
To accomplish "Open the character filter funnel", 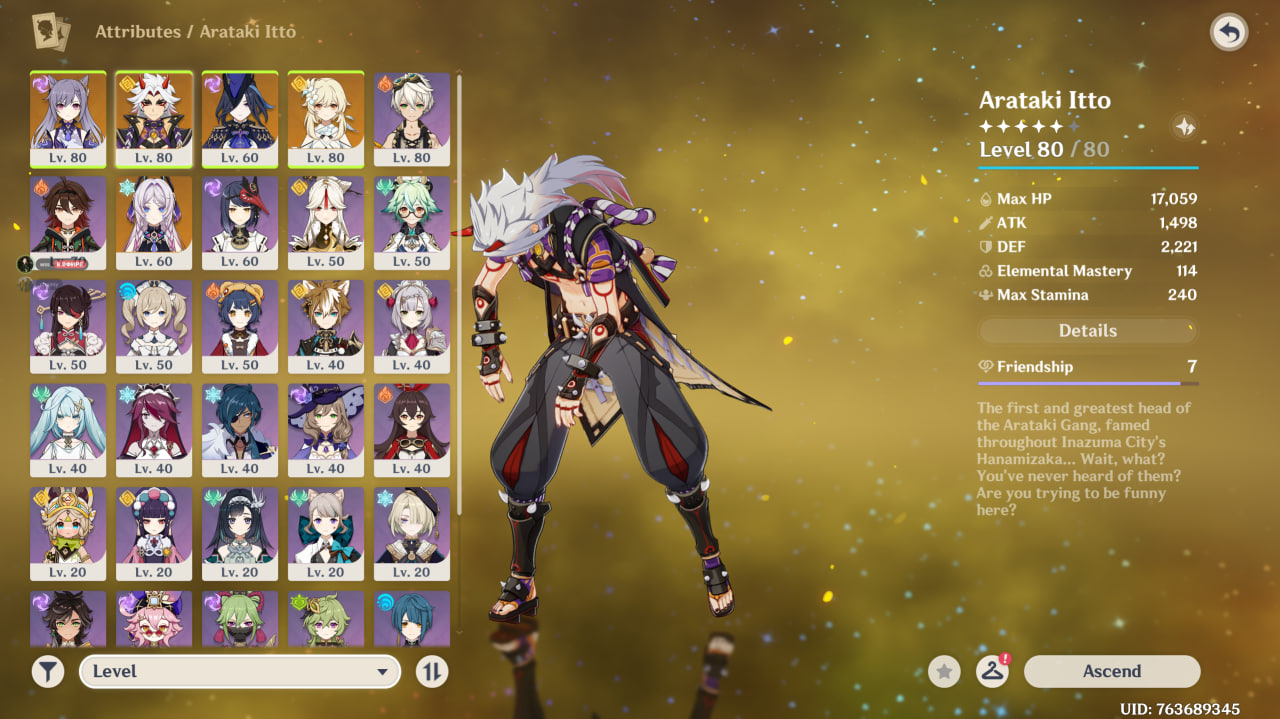I will tap(47, 671).
